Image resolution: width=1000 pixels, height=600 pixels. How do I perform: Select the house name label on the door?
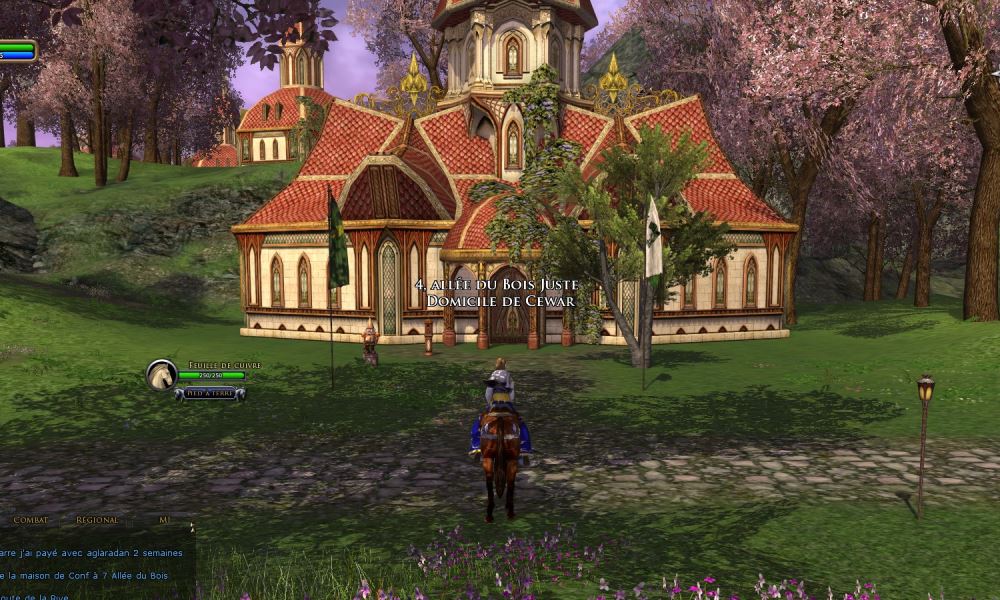point(497,293)
